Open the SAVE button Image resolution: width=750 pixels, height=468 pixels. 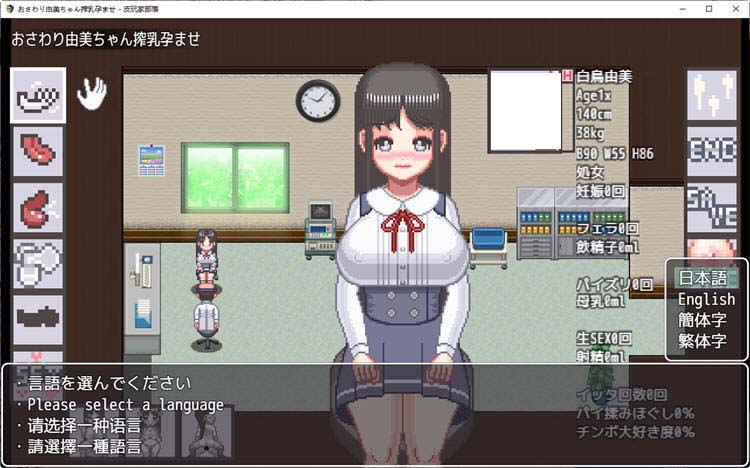711,206
